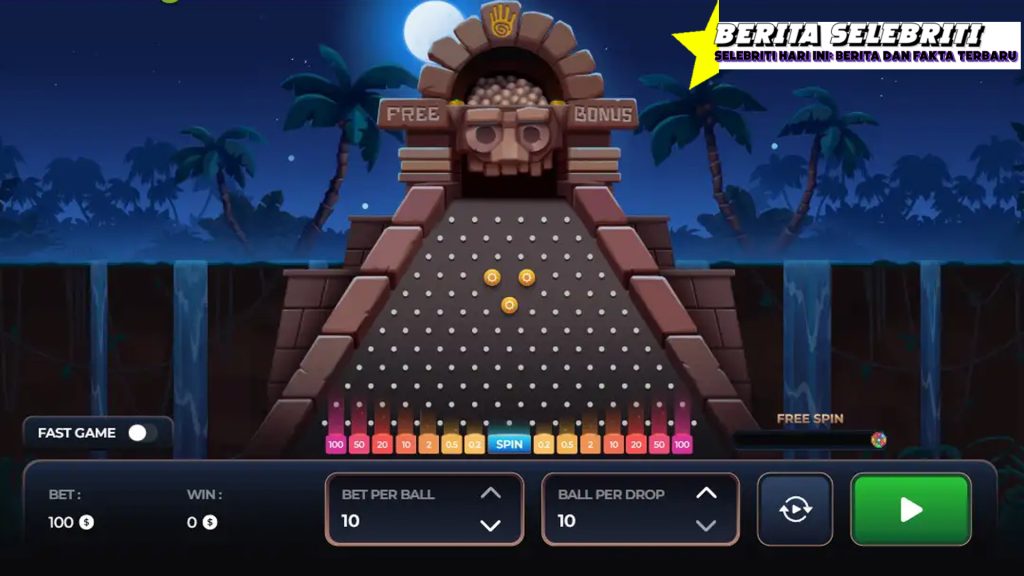Raise the Ball Per Drop count
1024x576 pixels.
706,493
